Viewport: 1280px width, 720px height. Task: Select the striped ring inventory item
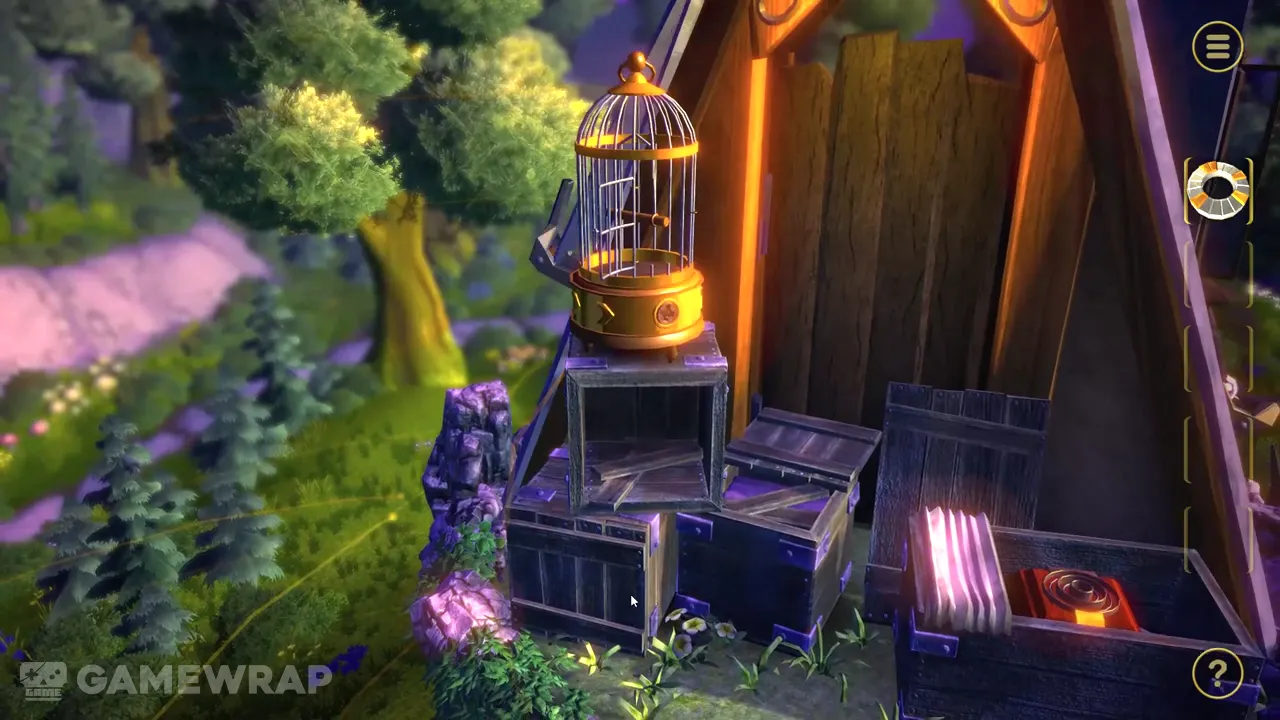point(1217,188)
